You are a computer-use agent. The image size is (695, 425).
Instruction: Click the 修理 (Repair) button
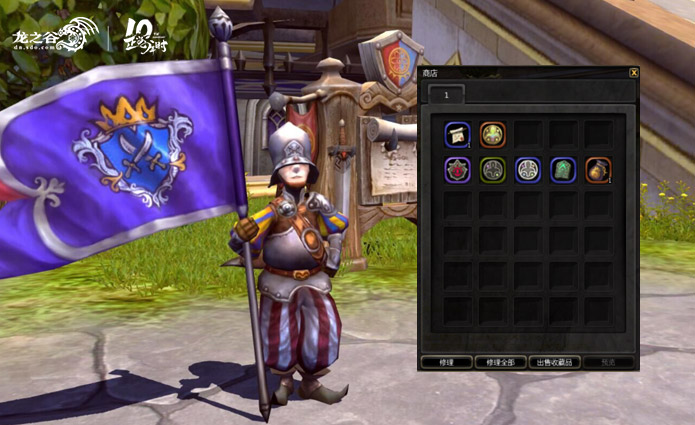pos(446,362)
